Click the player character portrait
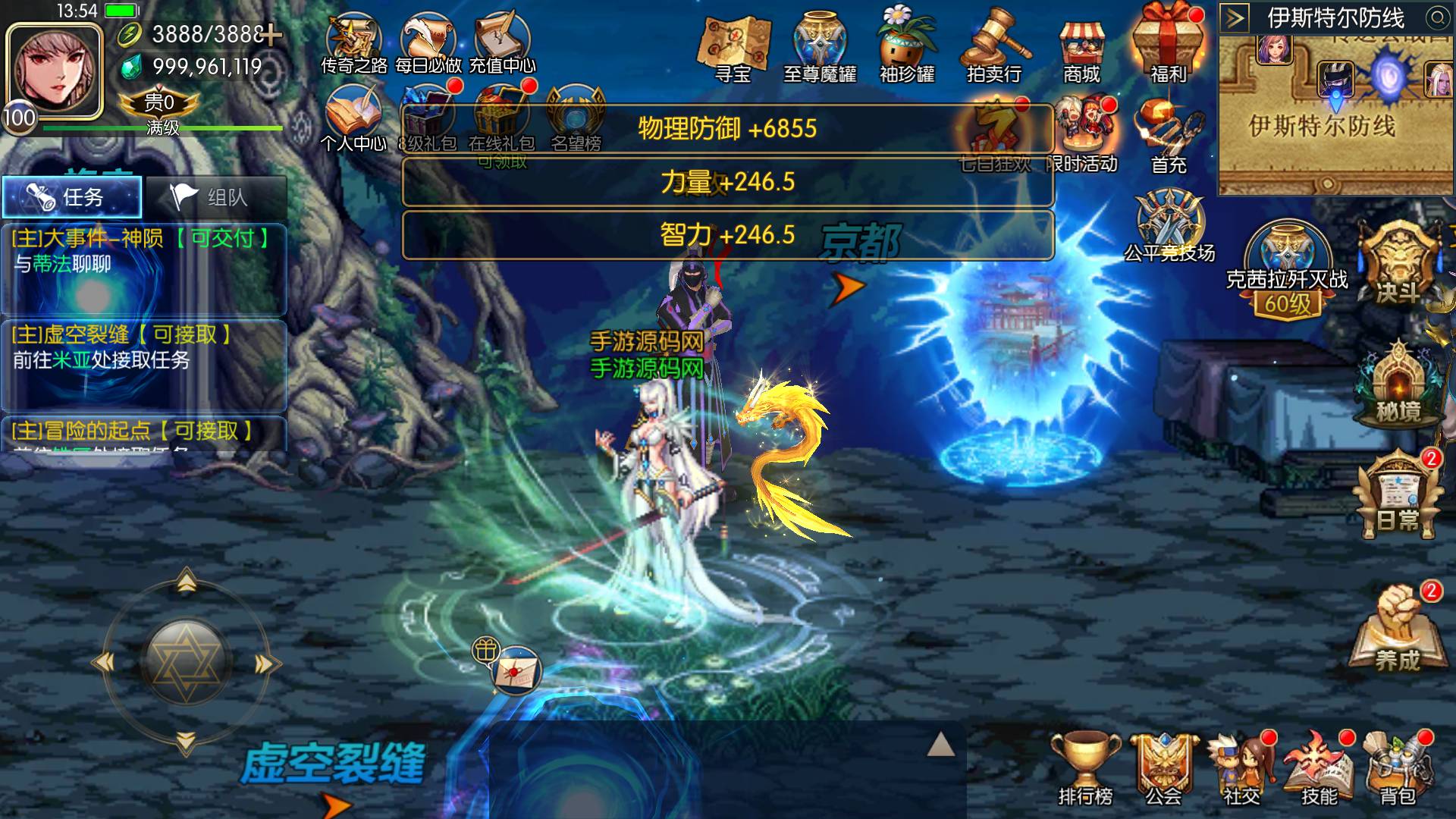Viewport: 1456px width, 819px height. coord(55,70)
